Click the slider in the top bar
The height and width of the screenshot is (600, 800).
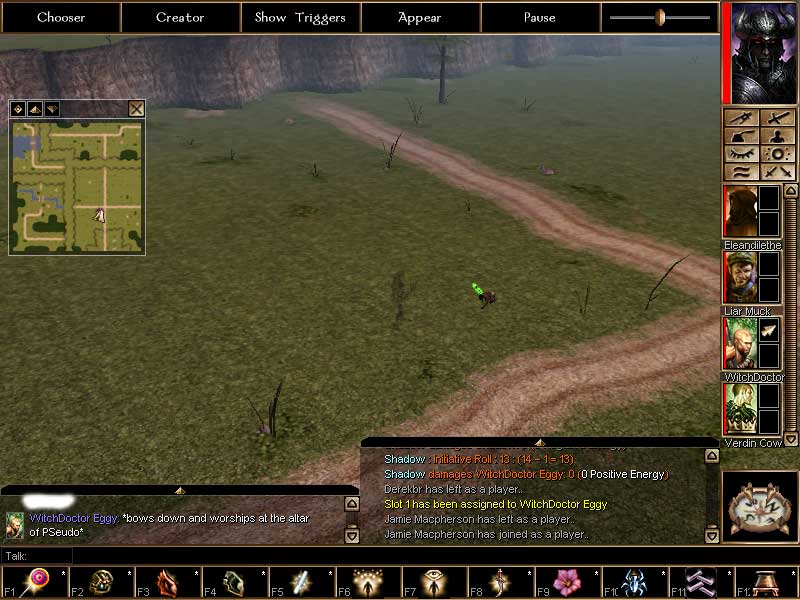click(660, 17)
